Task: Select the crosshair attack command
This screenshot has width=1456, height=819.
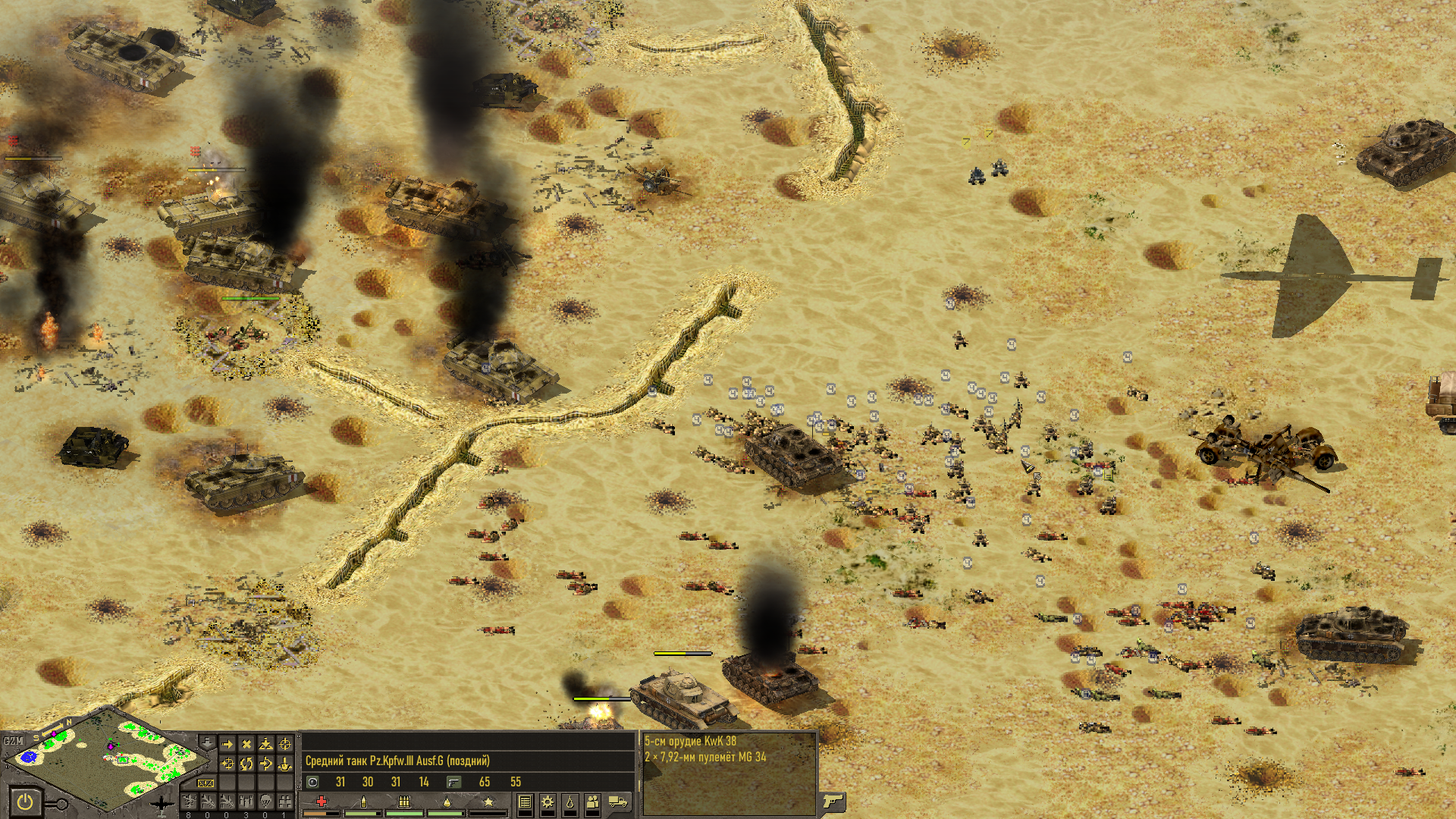Action: pyautogui.click(x=284, y=745)
